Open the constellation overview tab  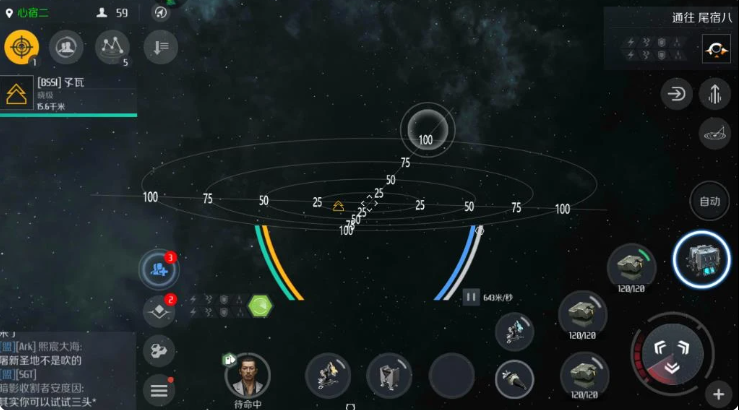pos(111,46)
